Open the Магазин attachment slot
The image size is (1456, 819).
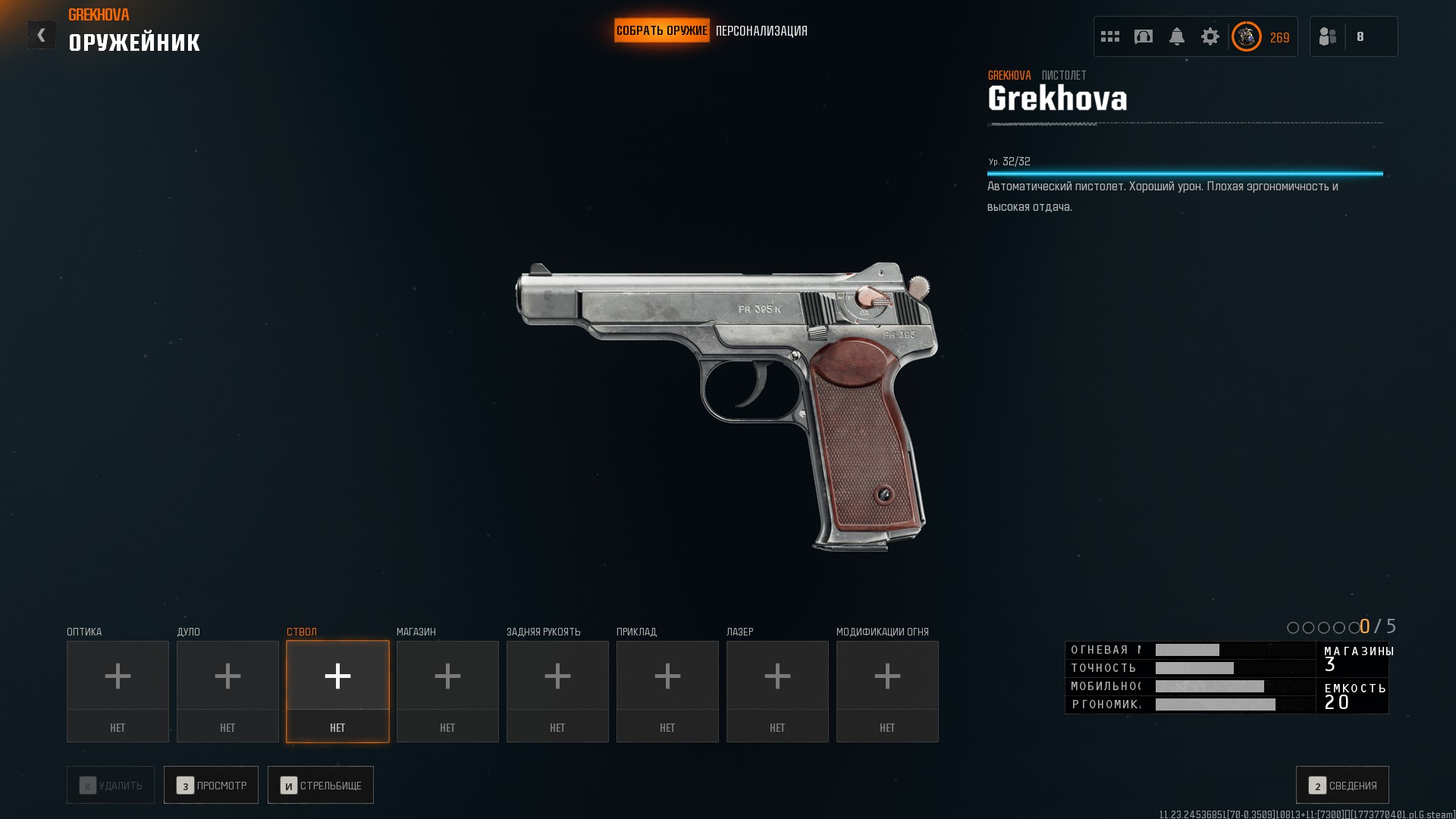pyautogui.click(x=447, y=691)
